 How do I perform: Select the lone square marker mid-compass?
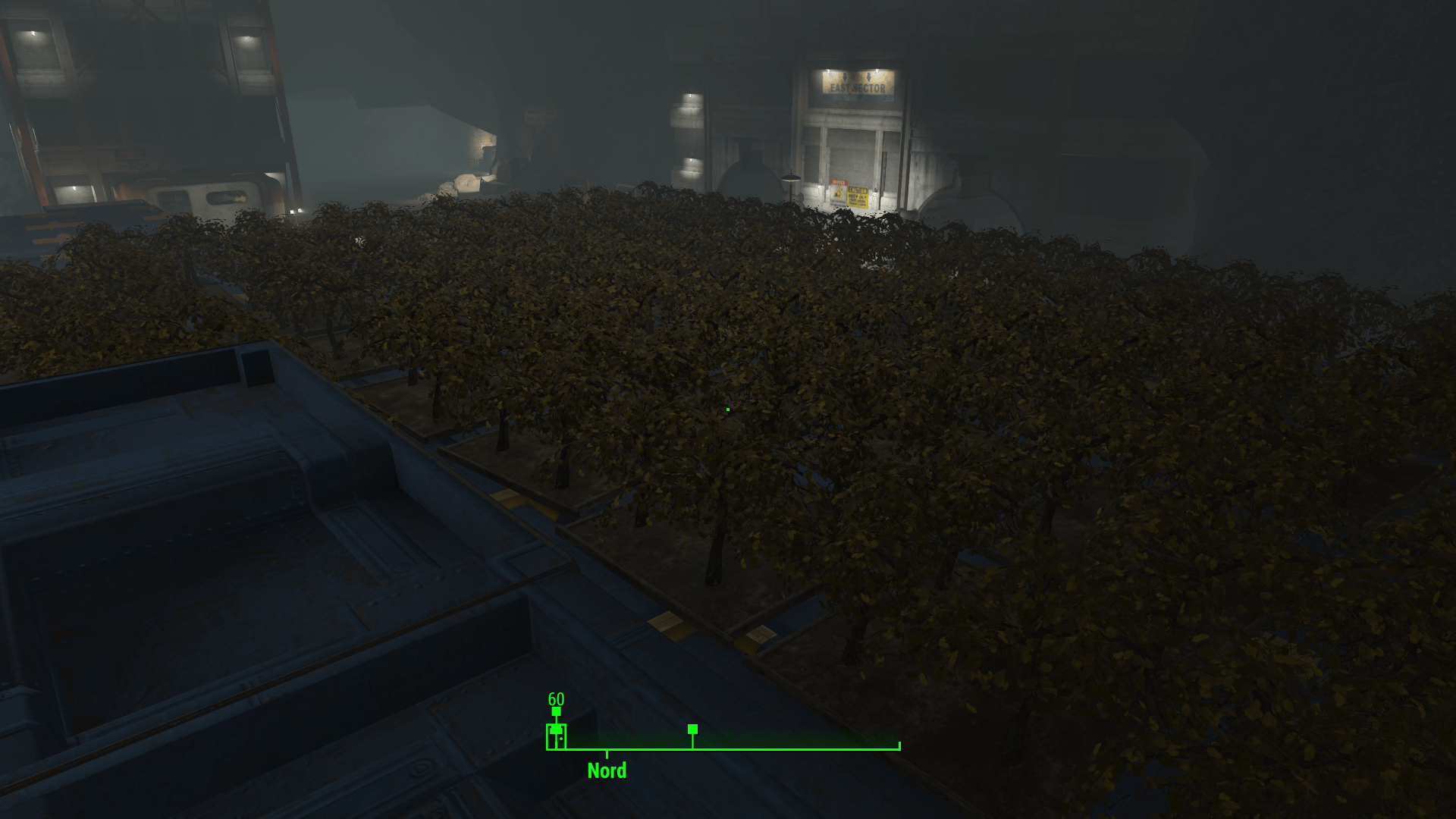coord(692,729)
